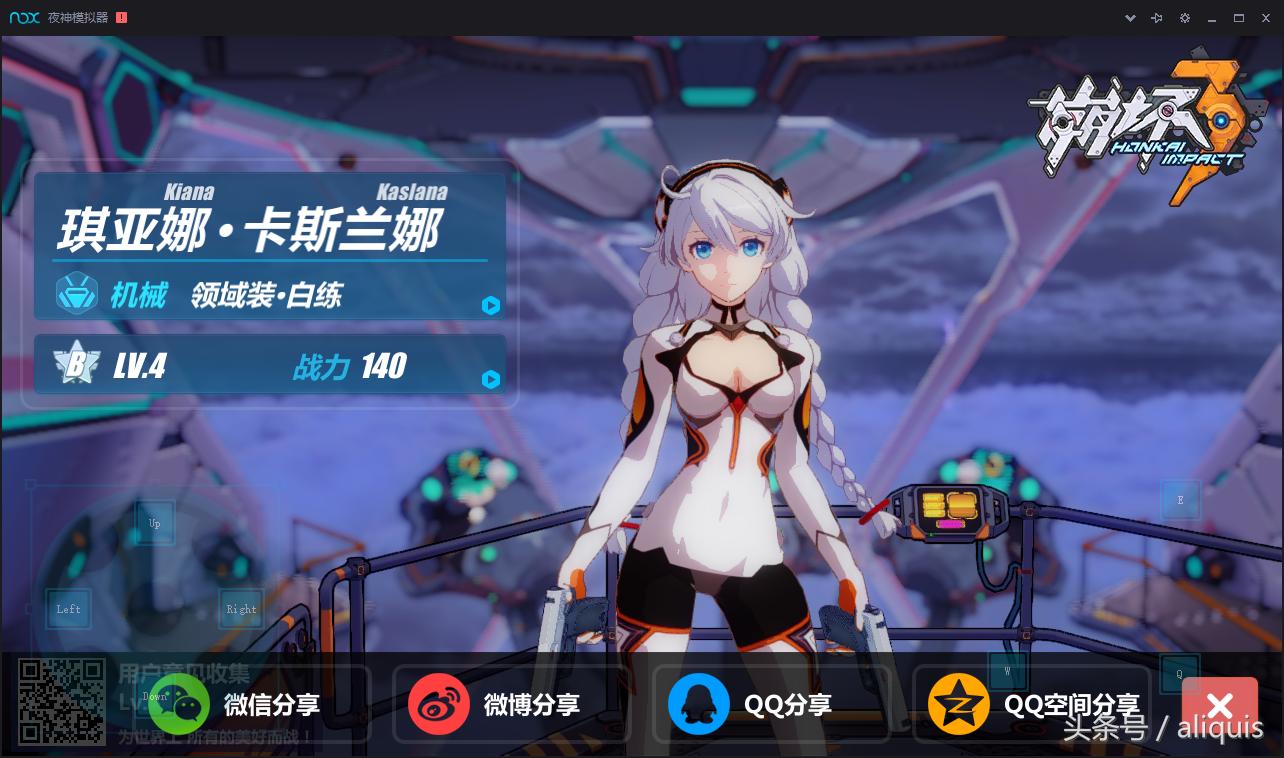Image resolution: width=1284 pixels, height=758 pixels.
Task: Open the title bar dropdown chevron
Action: [x=1131, y=17]
